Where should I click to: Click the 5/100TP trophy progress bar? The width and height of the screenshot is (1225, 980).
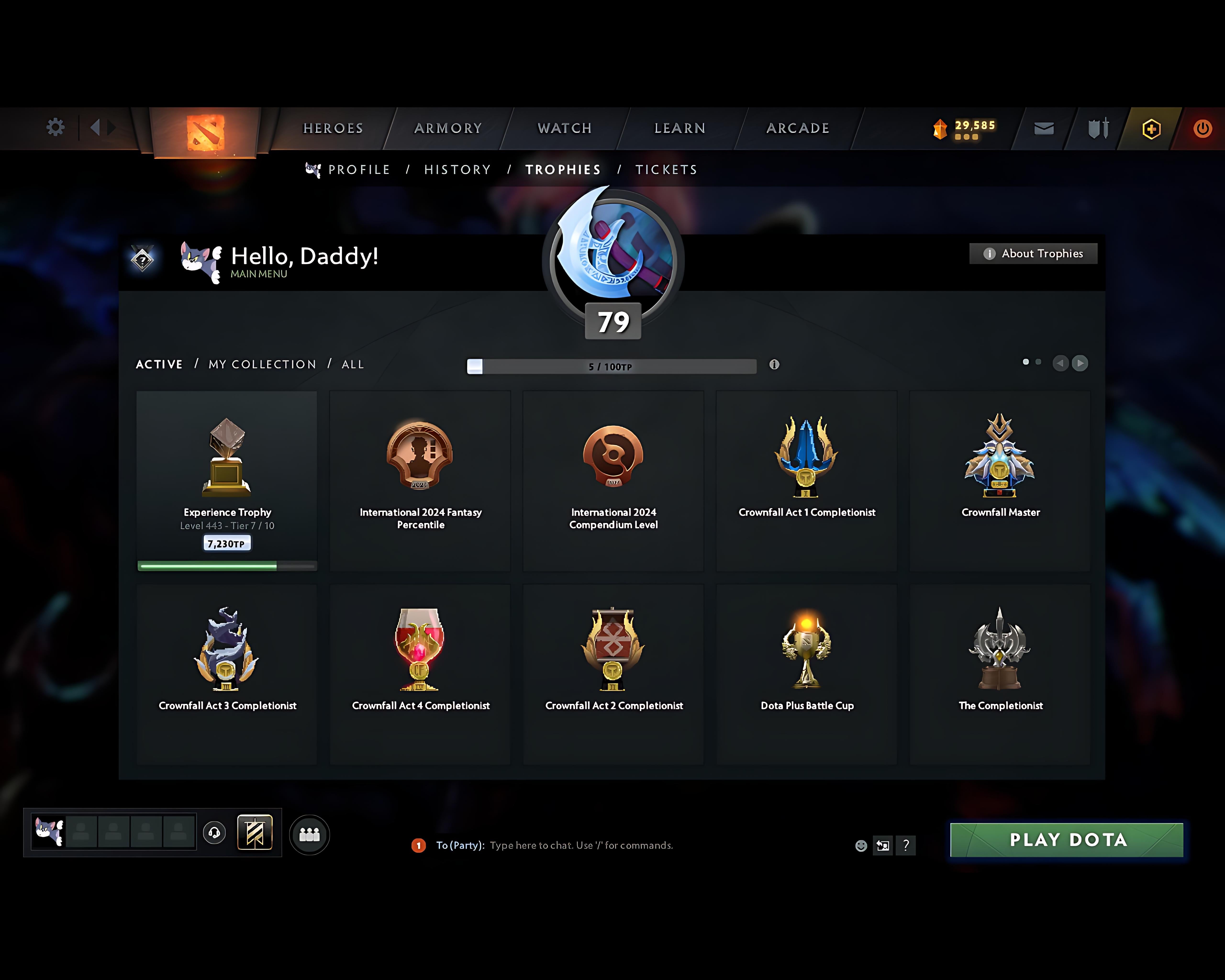click(x=611, y=367)
